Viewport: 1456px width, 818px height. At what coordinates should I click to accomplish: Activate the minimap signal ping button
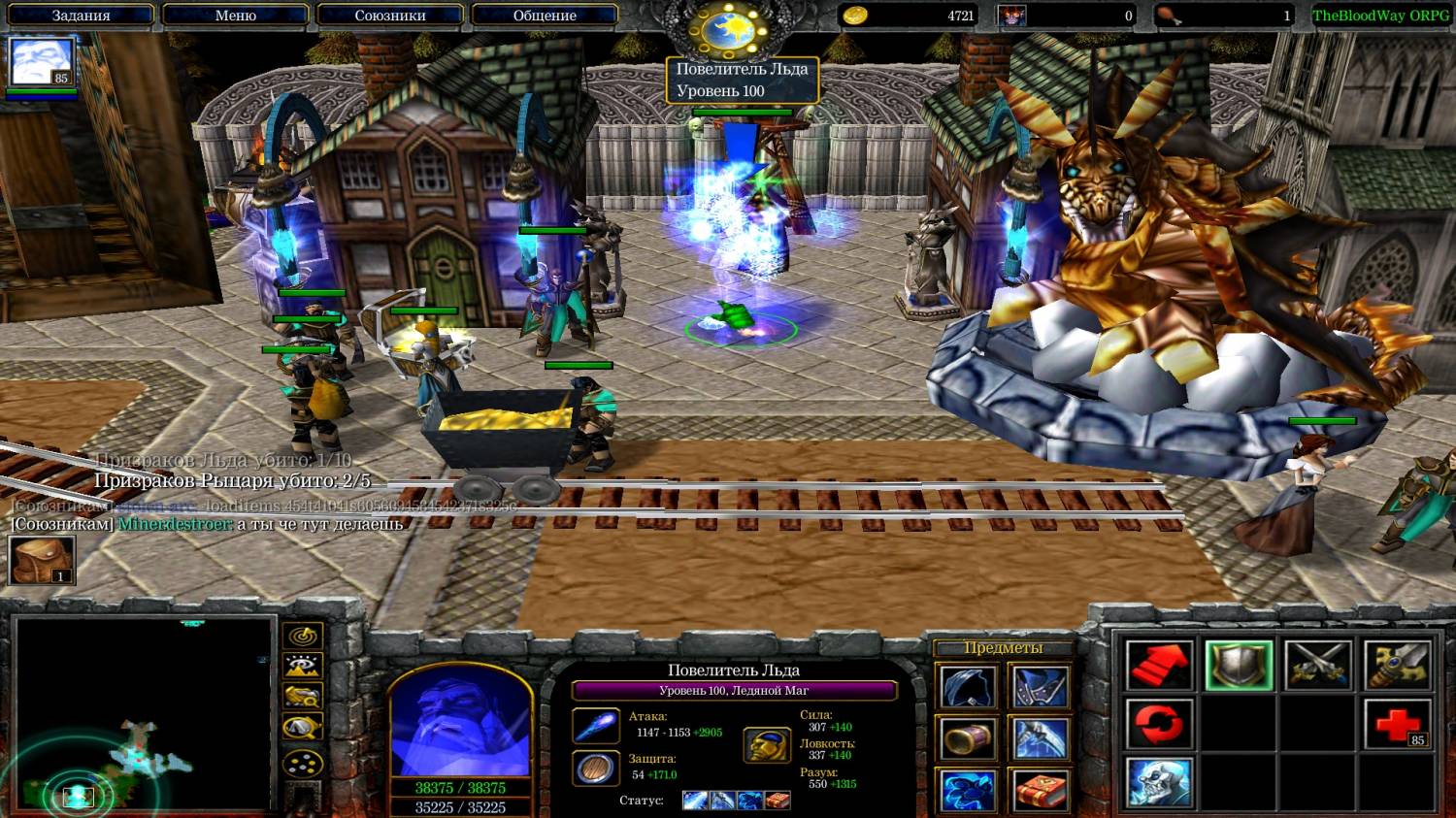[x=303, y=637]
